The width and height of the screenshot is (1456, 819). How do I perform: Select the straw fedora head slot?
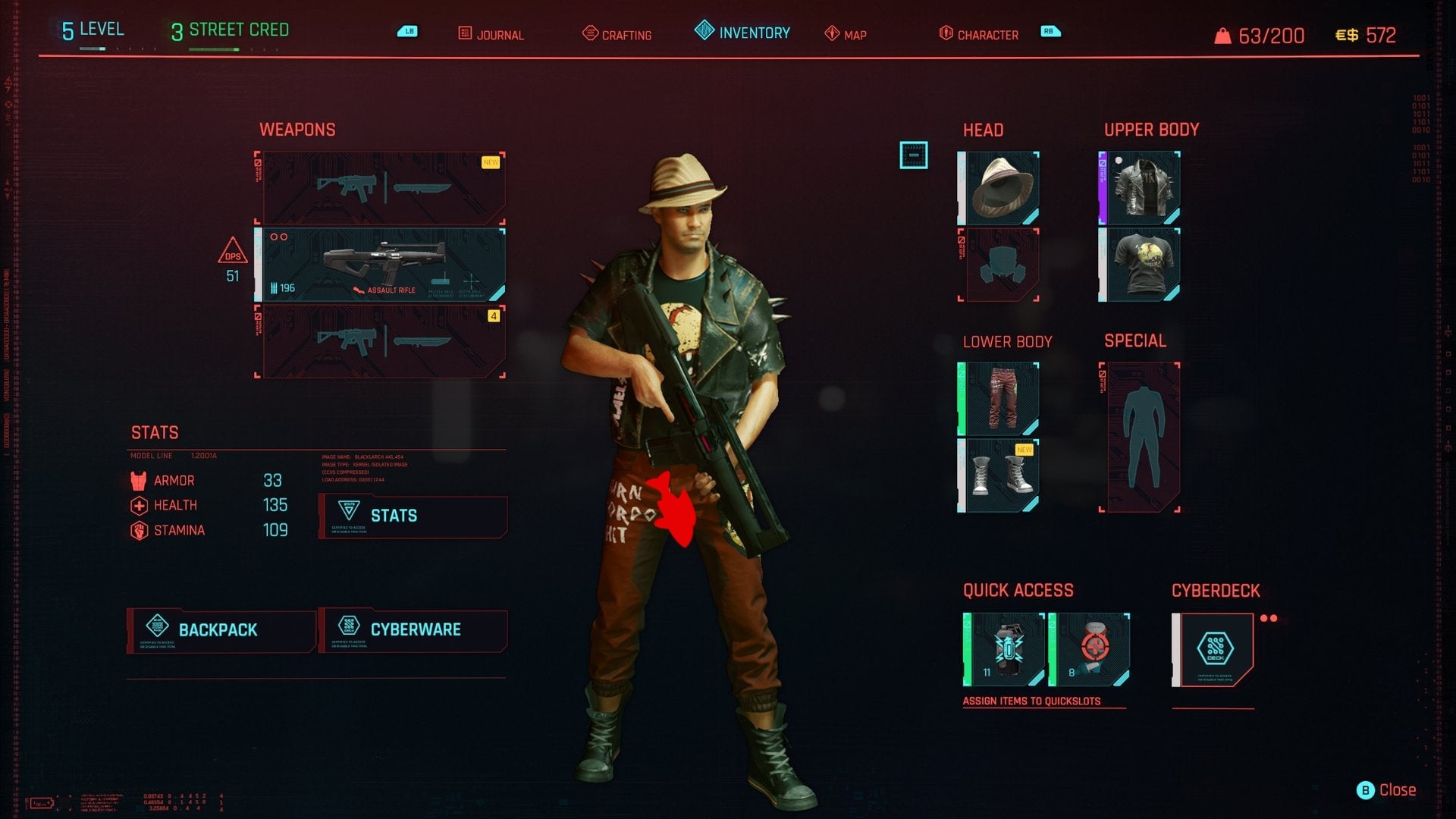point(999,188)
